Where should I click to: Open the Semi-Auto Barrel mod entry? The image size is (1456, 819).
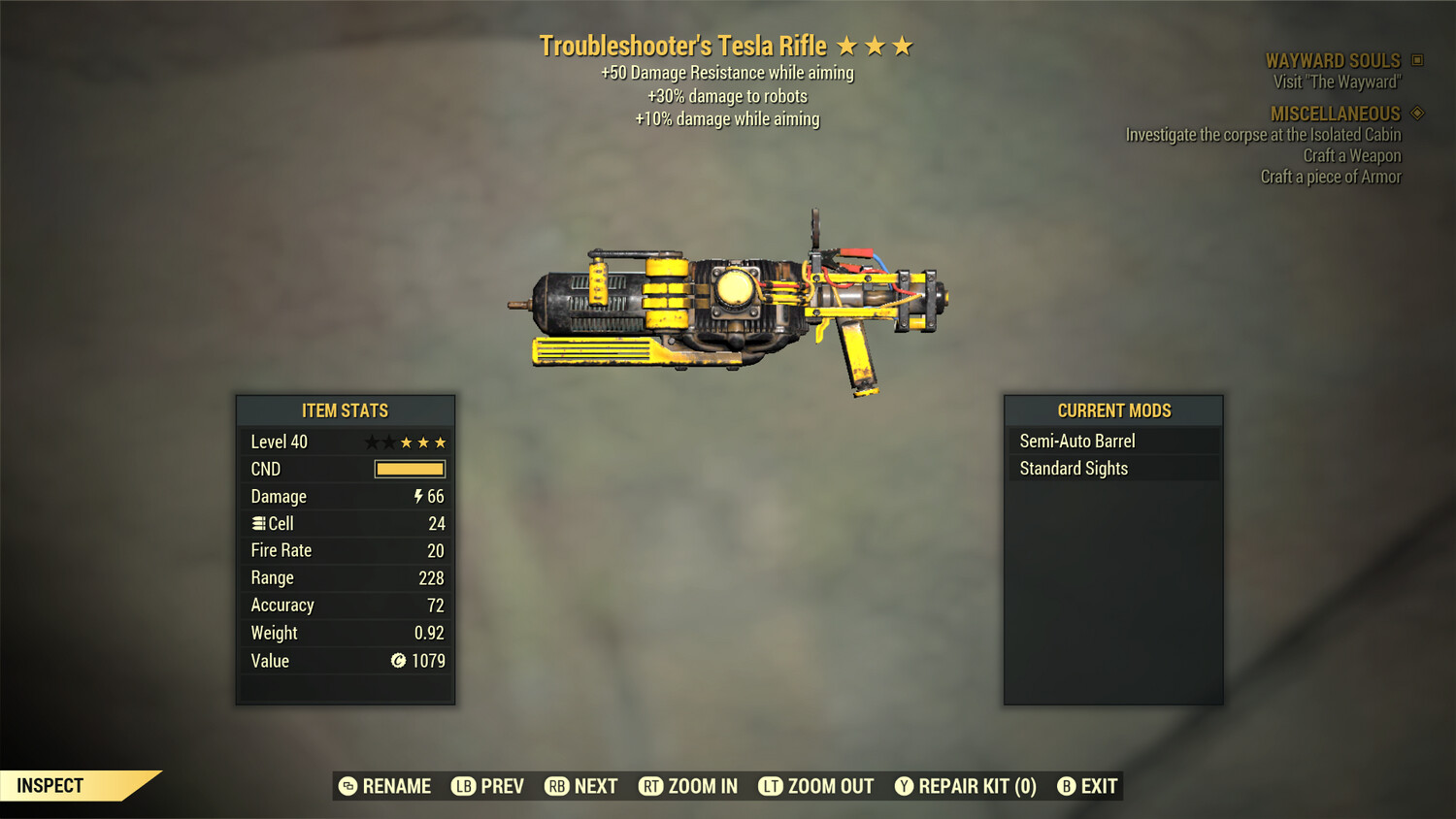[1076, 440]
